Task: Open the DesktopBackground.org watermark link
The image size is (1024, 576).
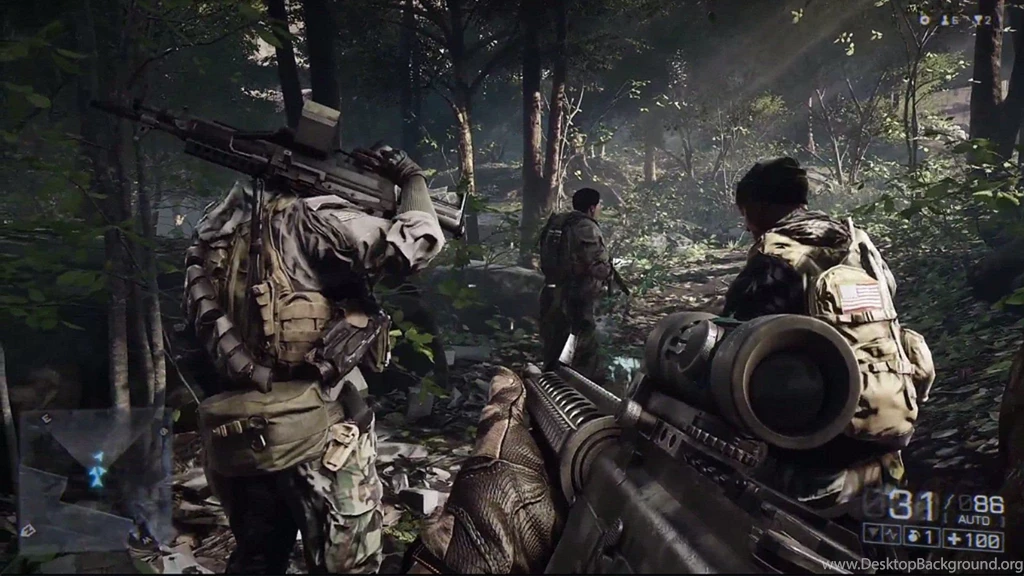Action: (x=921, y=565)
